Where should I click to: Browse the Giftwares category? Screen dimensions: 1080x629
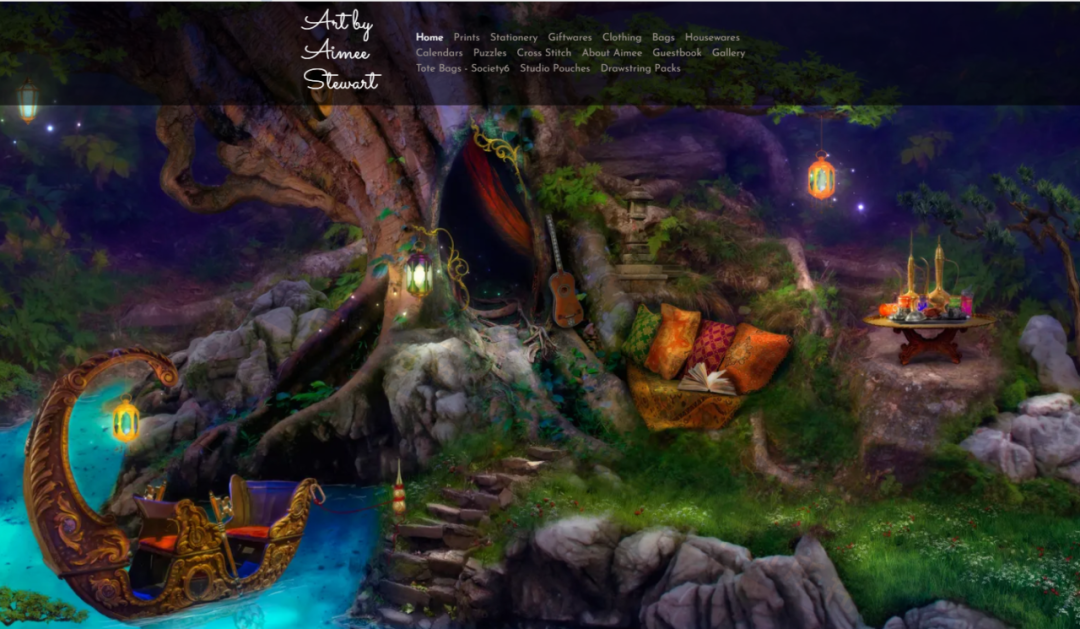click(x=569, y=38)
